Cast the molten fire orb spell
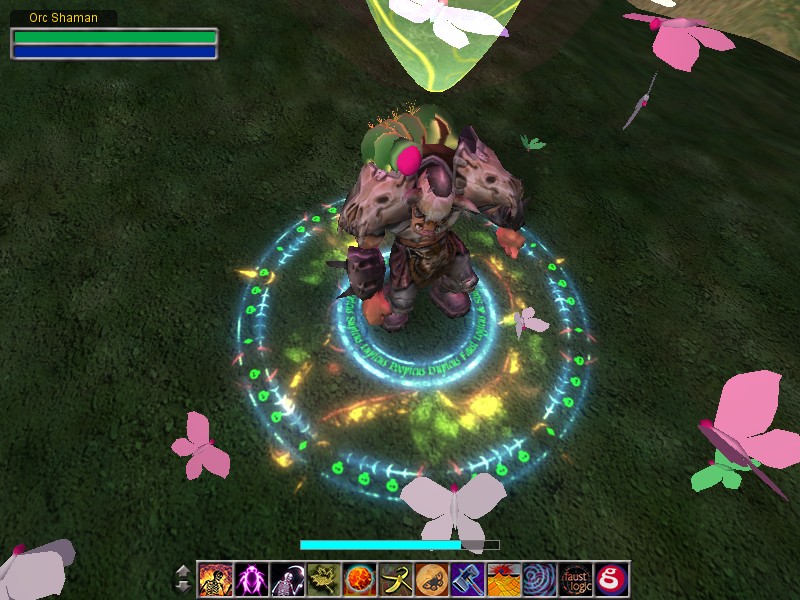Image resolution: width=800 pixels, height=600 pixels. tap(360, 579)
